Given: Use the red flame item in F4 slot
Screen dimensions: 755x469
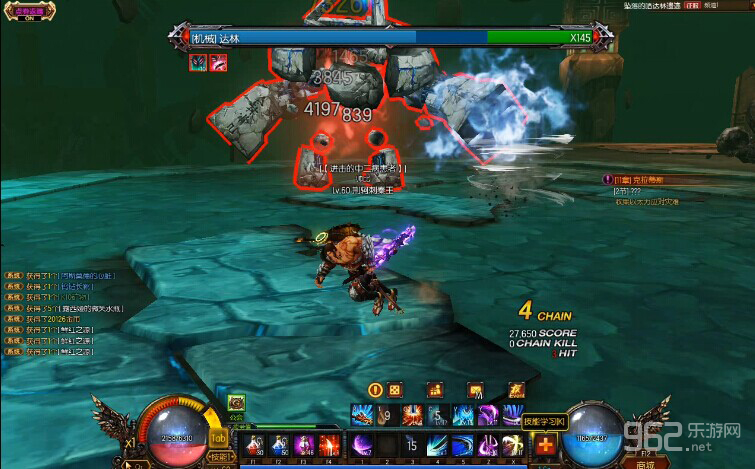Looking at the screenshot, I should [329, 446].
